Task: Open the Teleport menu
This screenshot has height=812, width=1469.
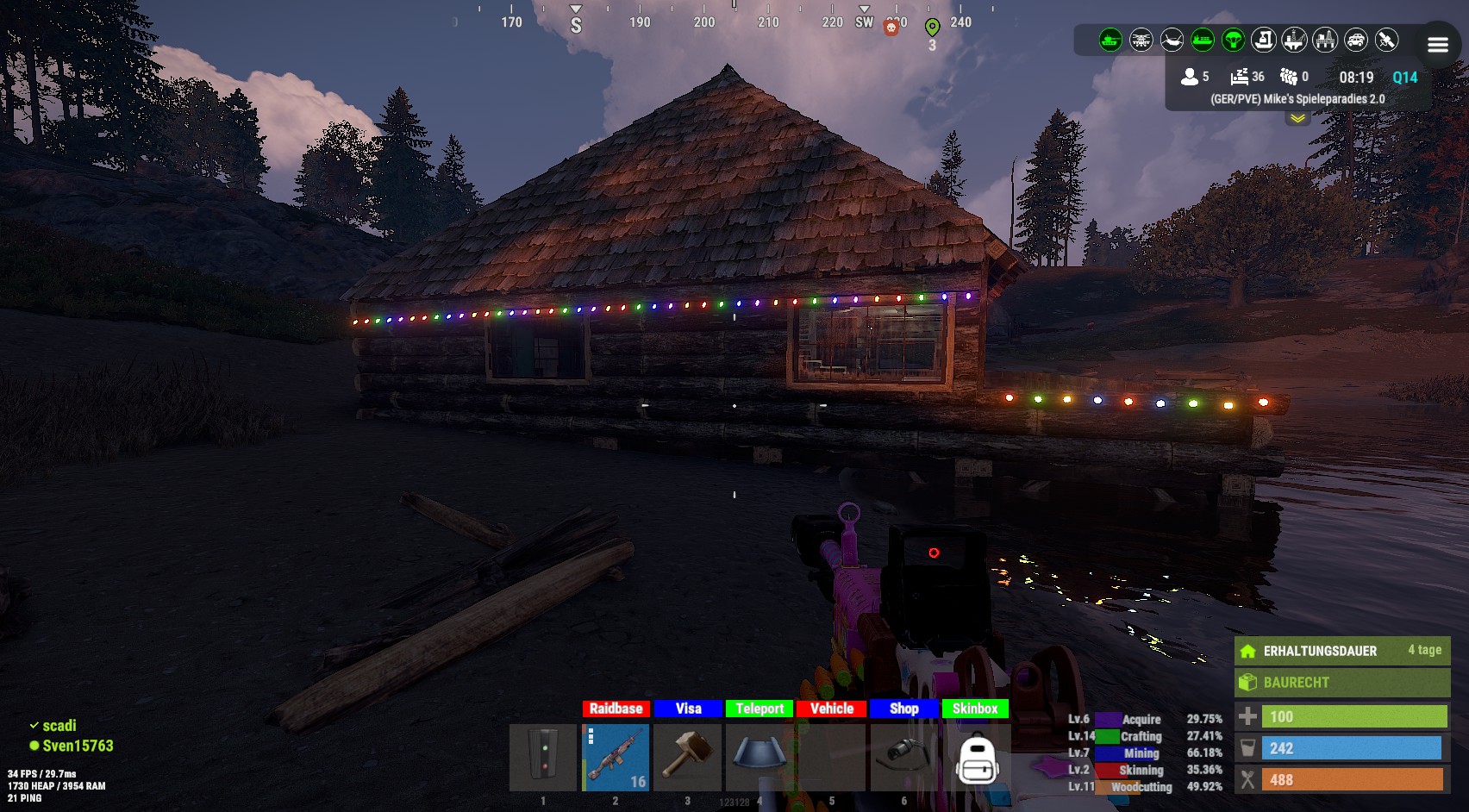Action: pos(760,709)
